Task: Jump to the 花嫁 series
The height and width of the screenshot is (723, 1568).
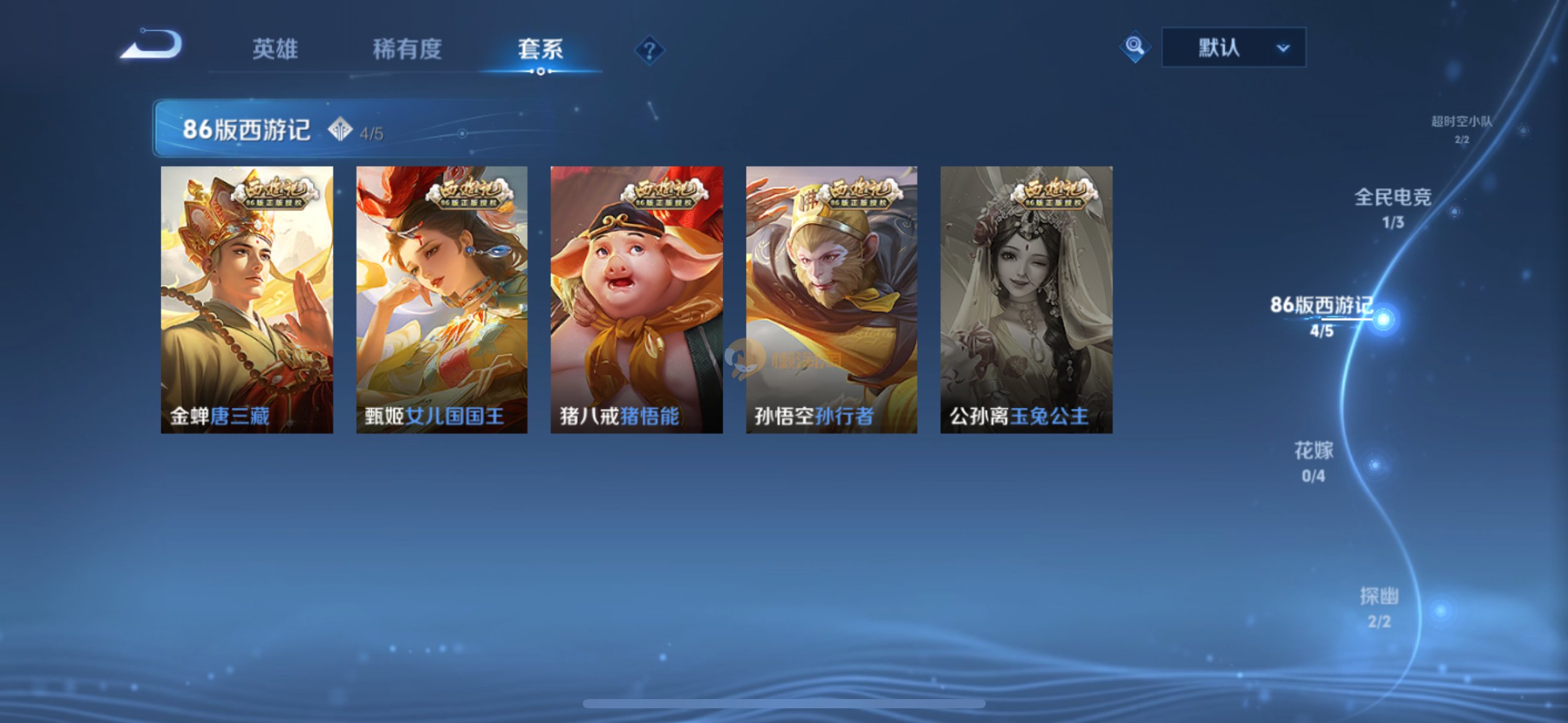Action: [x=1313, y=461]
